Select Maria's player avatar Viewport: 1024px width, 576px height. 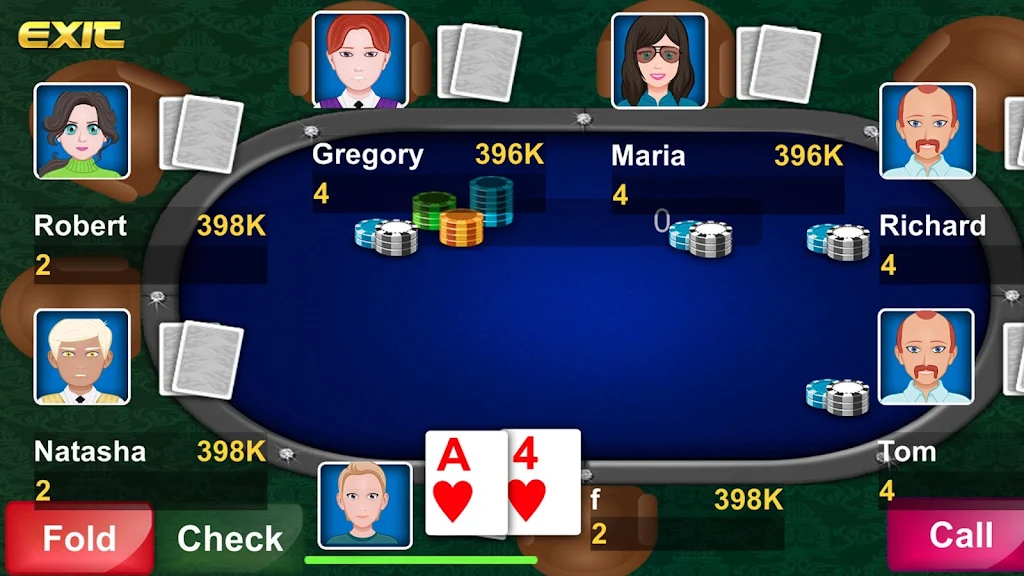(659, 60)
